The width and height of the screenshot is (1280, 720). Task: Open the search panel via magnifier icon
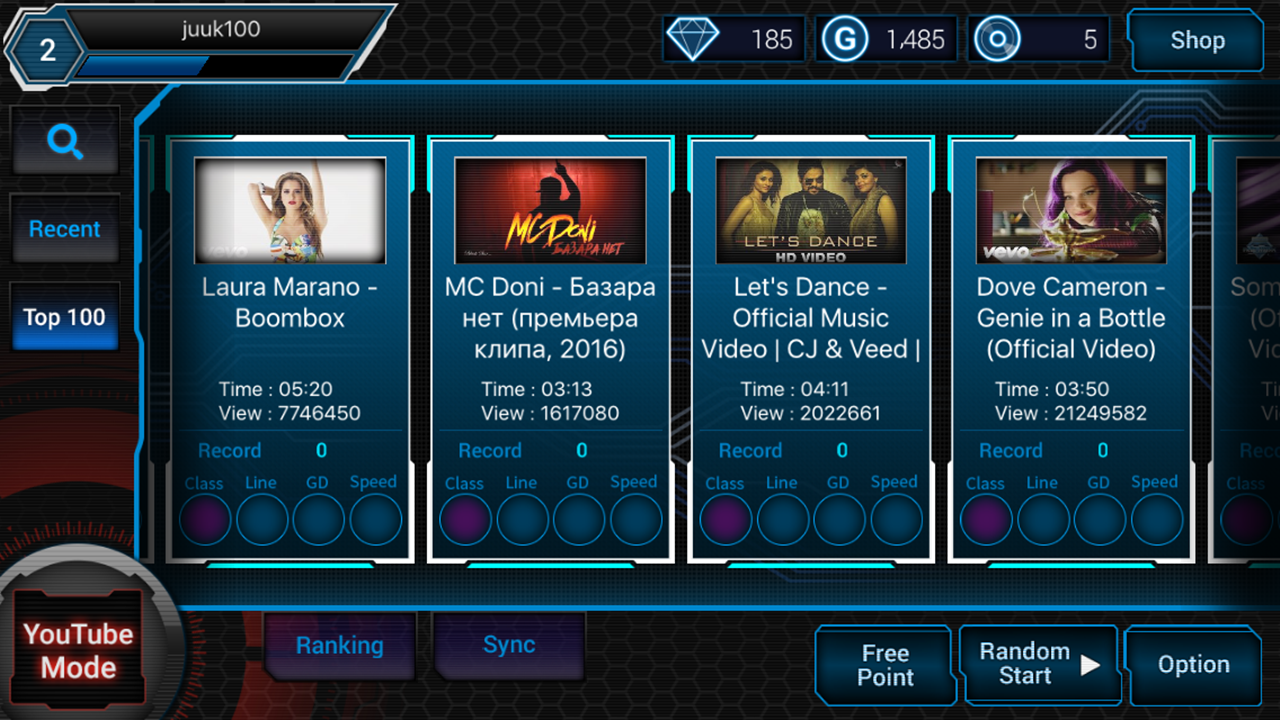pos(64,141)
